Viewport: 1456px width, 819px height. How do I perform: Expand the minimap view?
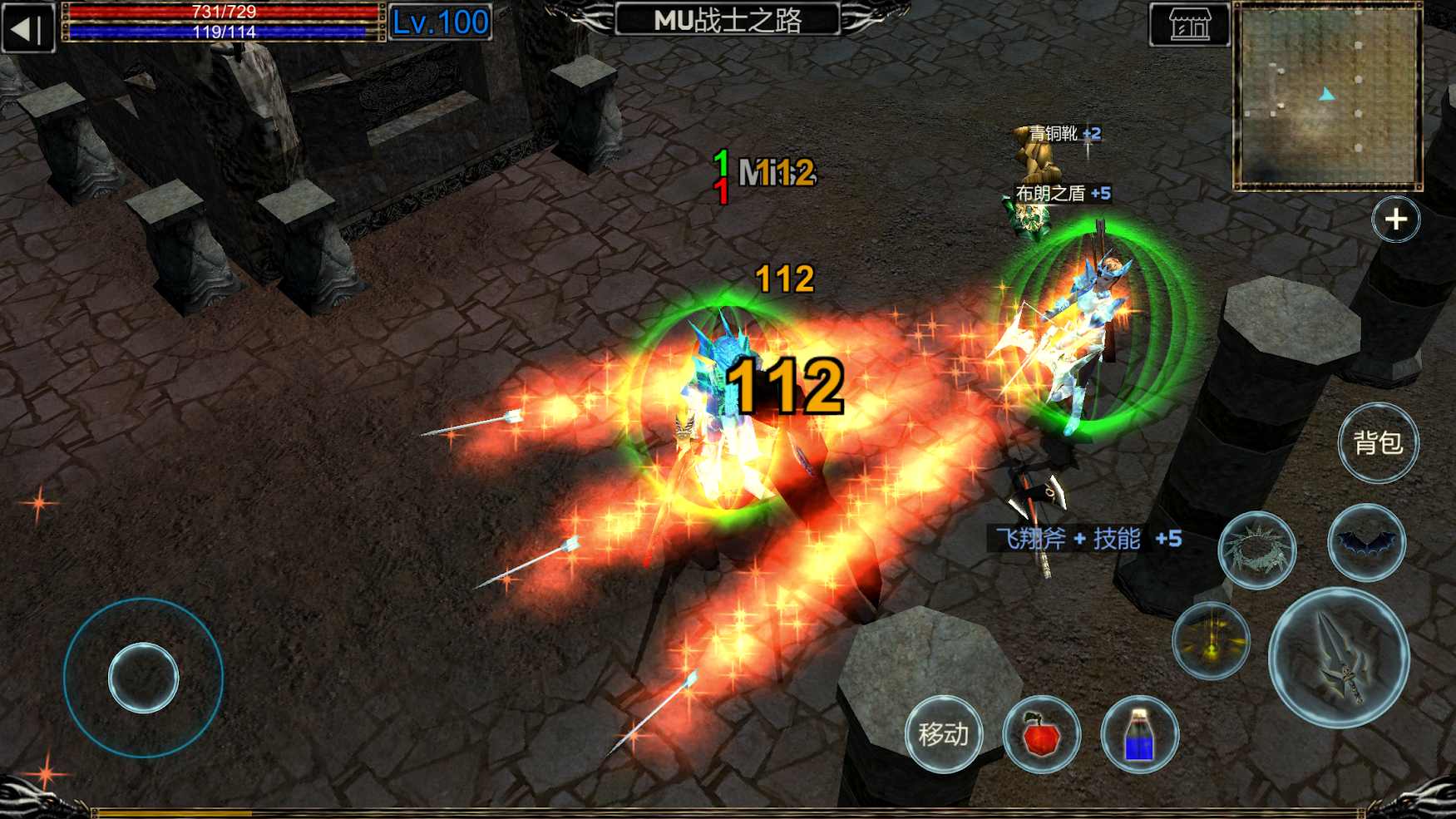(x=1395, y=218)
